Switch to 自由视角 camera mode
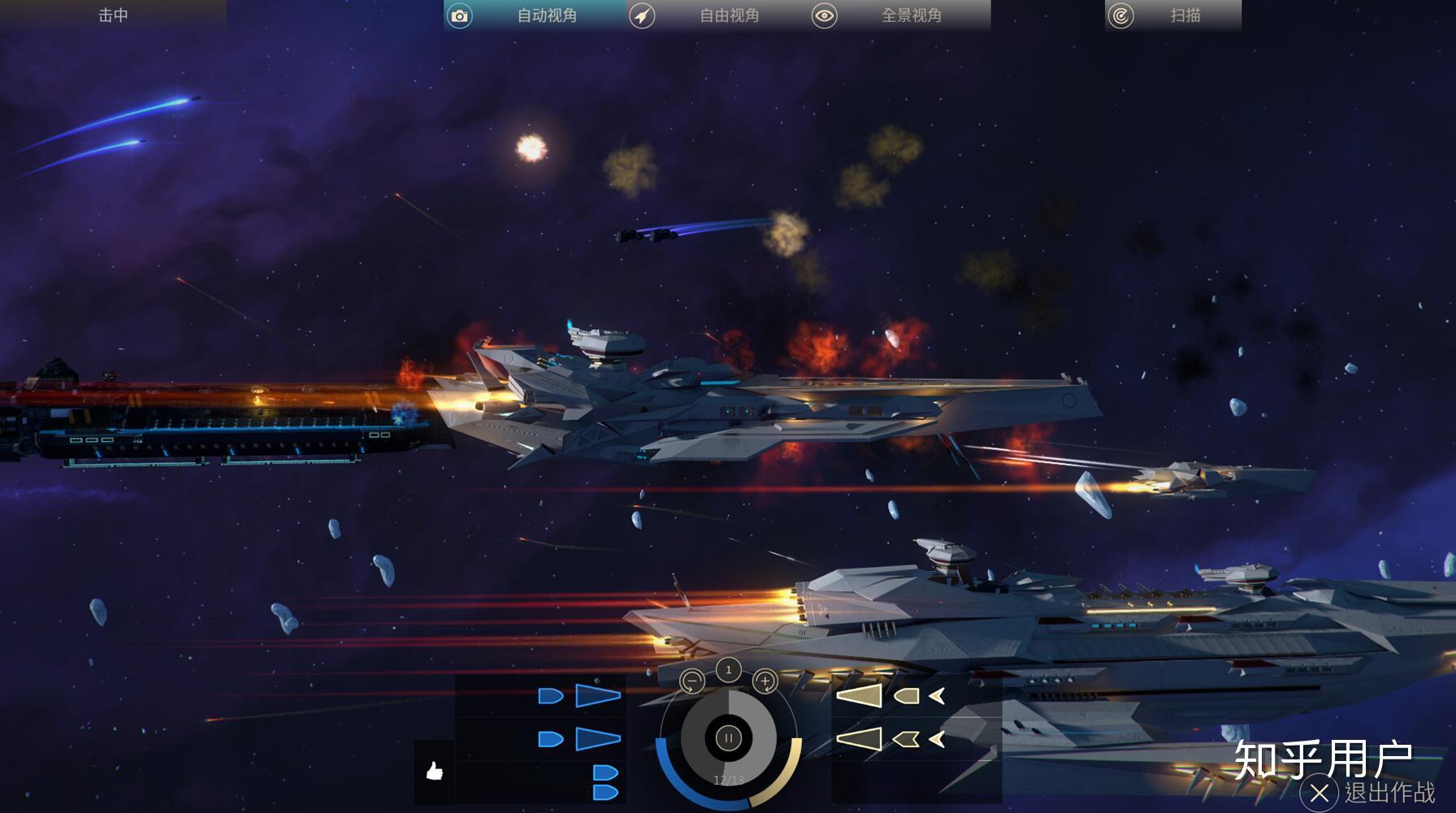This screenshot has height=813, width=1456. pyautogui.click(x=728, y=15)
